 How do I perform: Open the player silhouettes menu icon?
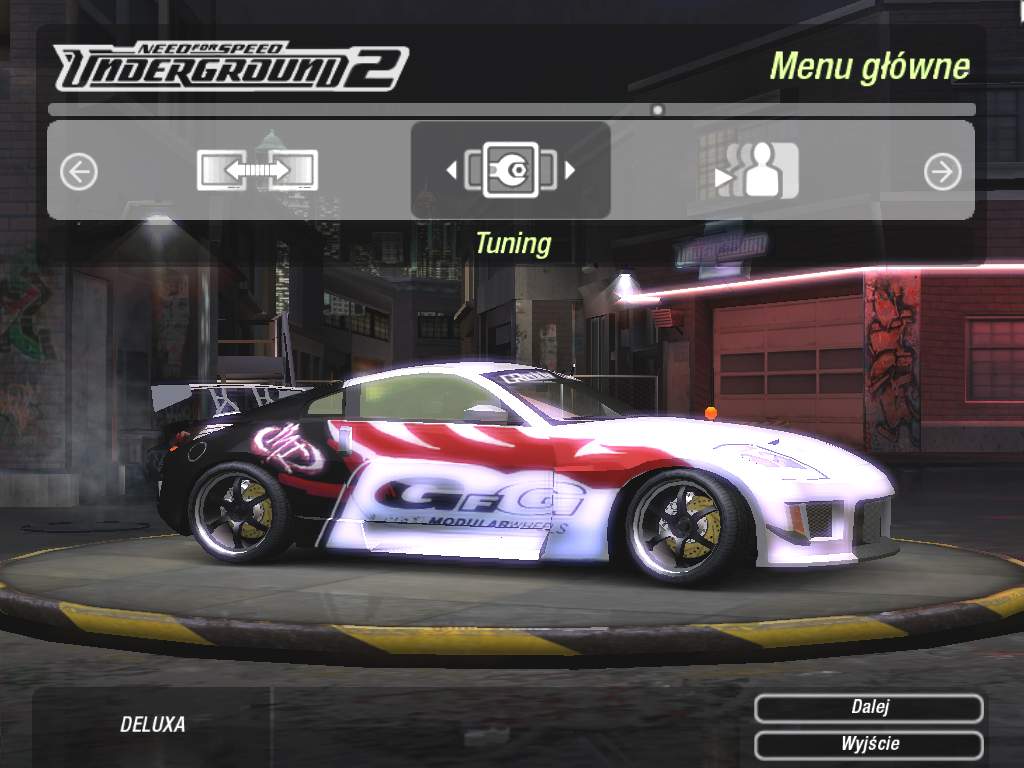[x=759, y=171]
